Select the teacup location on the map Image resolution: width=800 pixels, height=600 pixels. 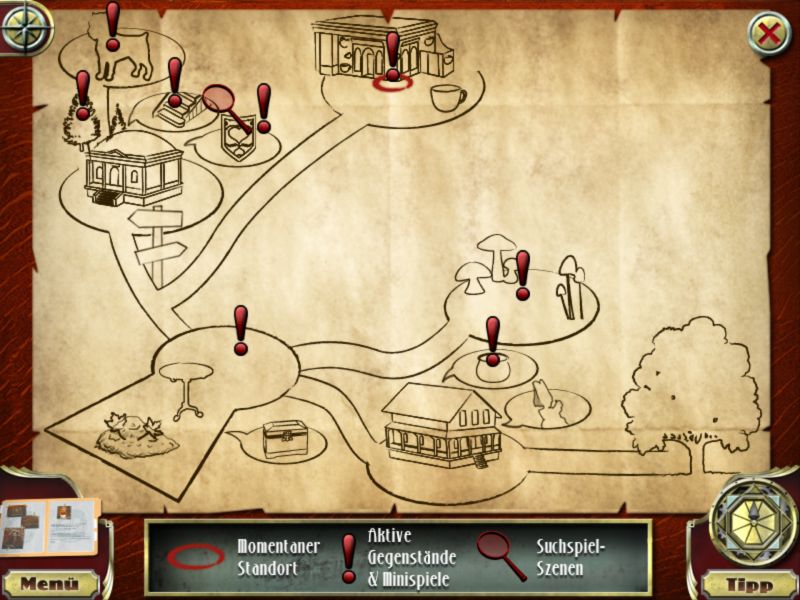click(447, 98)
